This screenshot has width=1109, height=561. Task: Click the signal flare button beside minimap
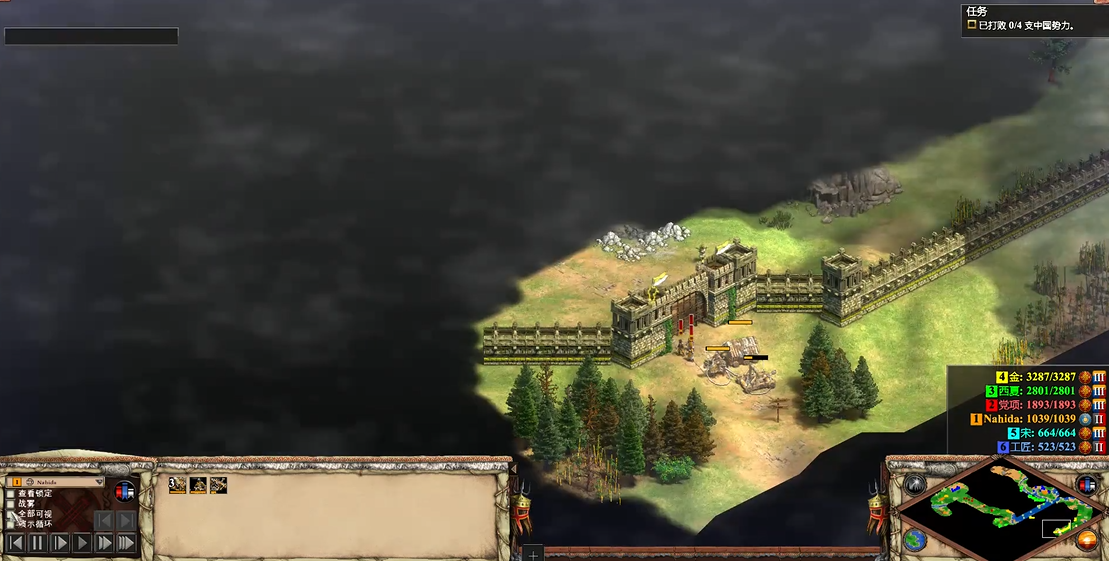click(x=915, y=484)
